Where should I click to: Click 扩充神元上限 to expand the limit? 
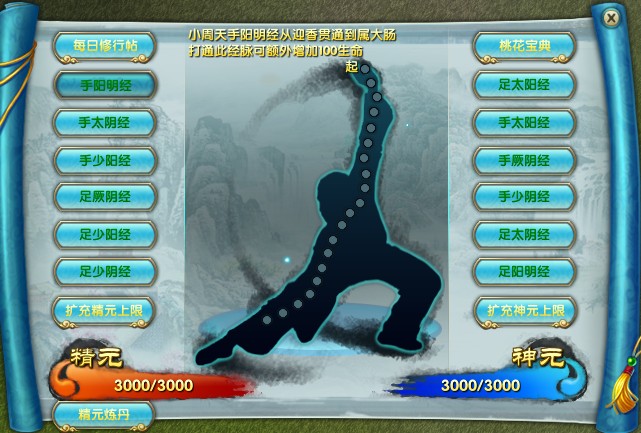[524, 310]
